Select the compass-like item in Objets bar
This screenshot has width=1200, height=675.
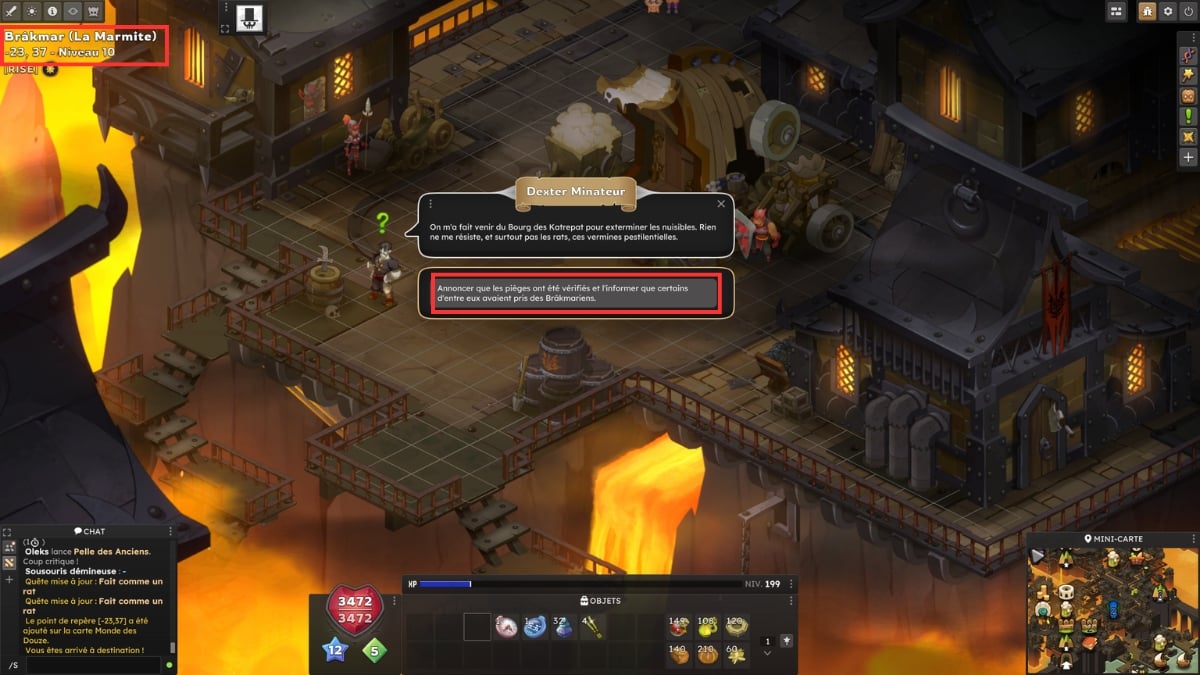[507, 627]
